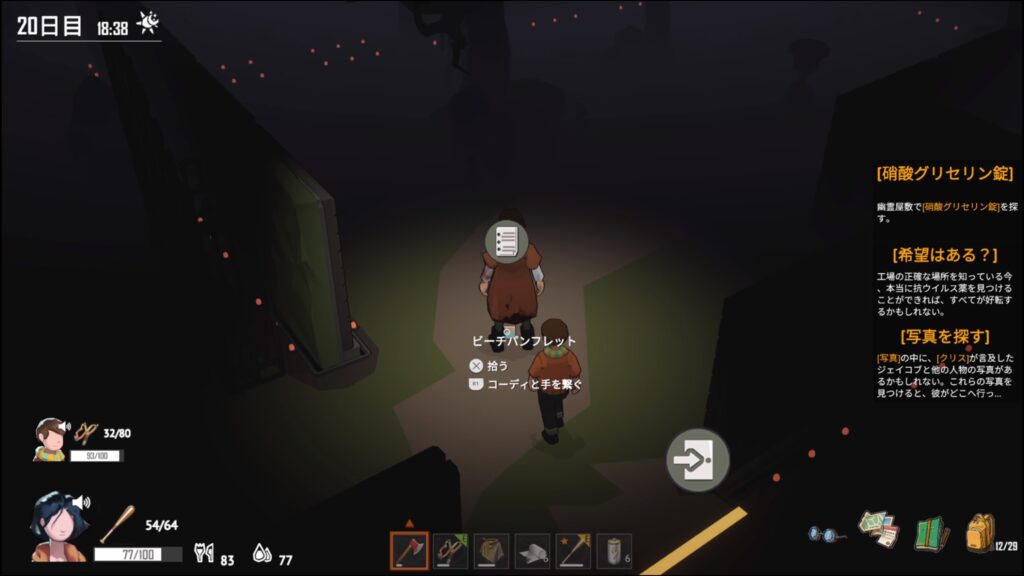Open the yellow backpack inventory
This screenshot has height=576, width=1024.
[x=979, y=532]
